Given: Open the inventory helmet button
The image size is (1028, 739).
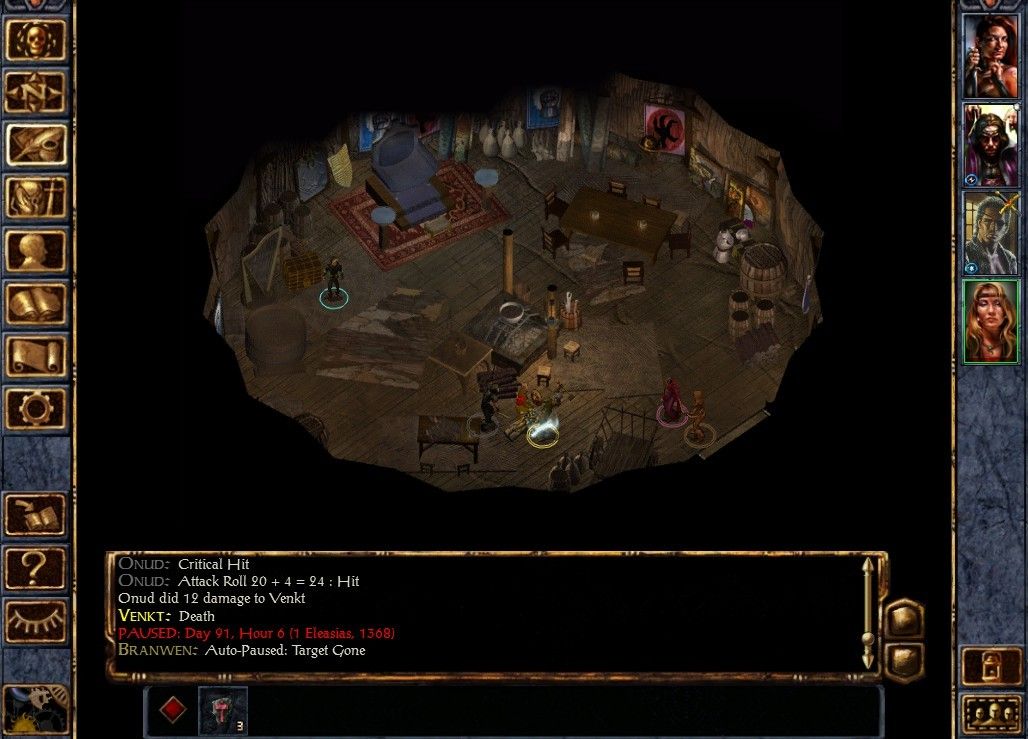Looking at the screenshot, I should 36,197.
